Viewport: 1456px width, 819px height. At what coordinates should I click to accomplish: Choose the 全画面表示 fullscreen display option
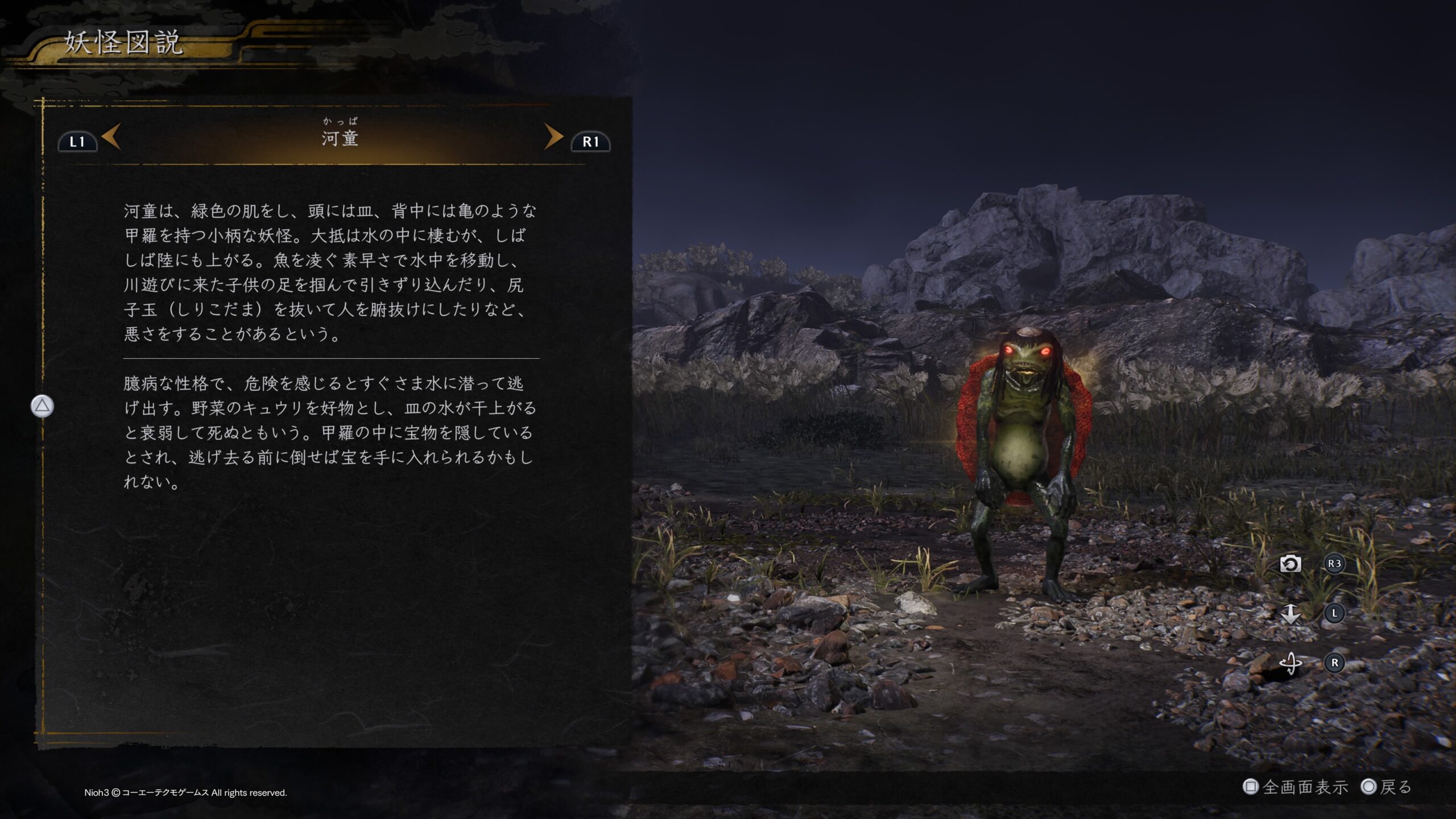coord(1297,787)
